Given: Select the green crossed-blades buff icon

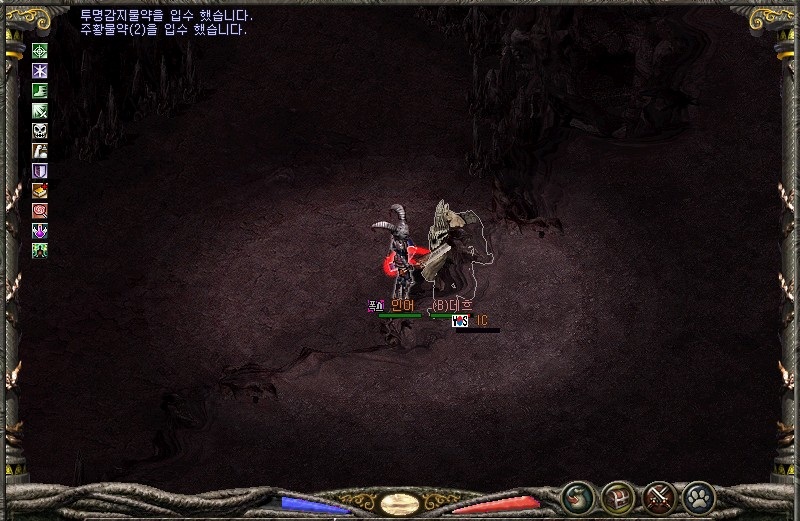Looking at the screenshot, I should coord(40,111).
